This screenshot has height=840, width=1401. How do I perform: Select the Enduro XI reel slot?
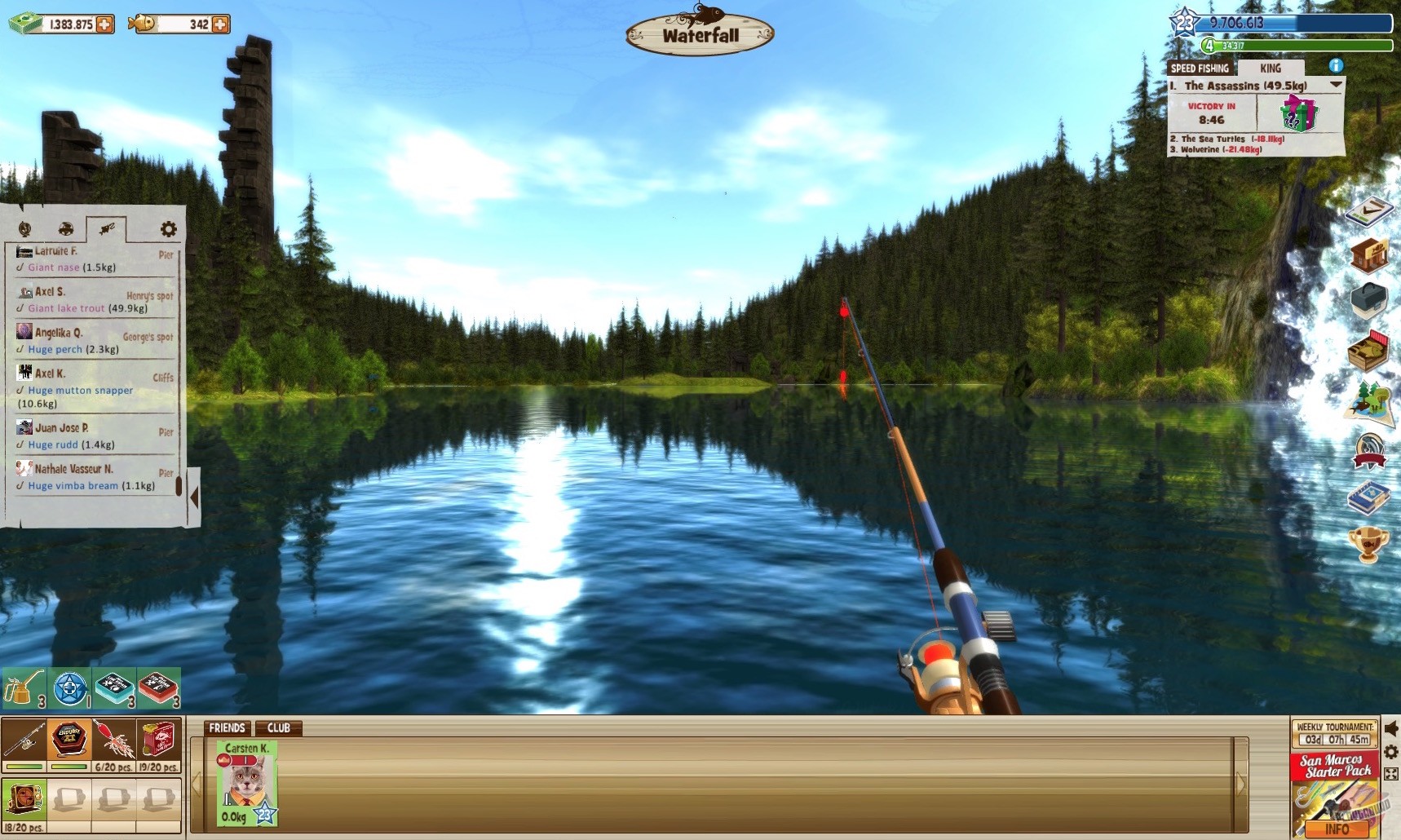click(x=69, y=738)
